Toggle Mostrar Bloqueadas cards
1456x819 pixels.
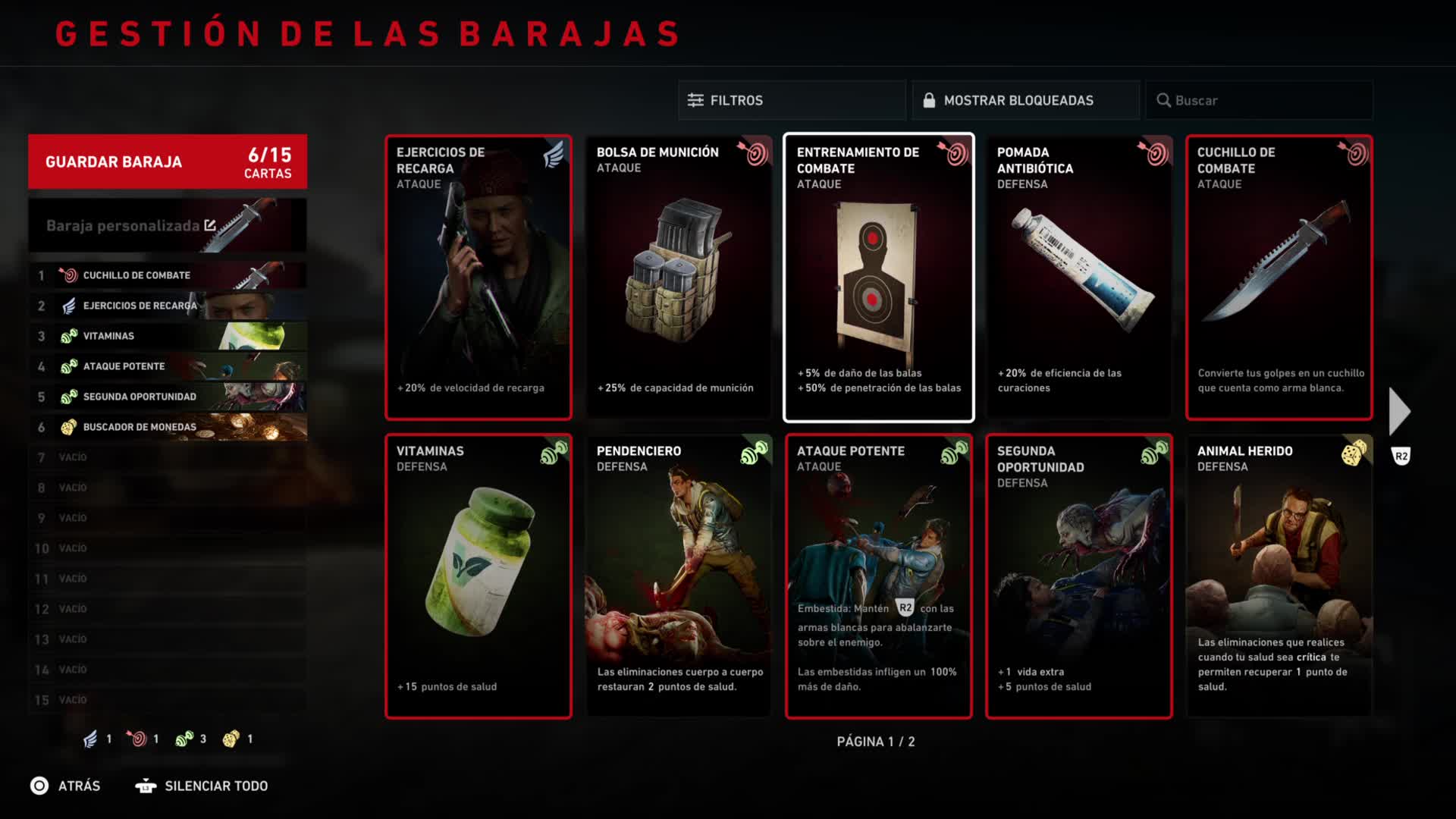tap(1025, 100)
